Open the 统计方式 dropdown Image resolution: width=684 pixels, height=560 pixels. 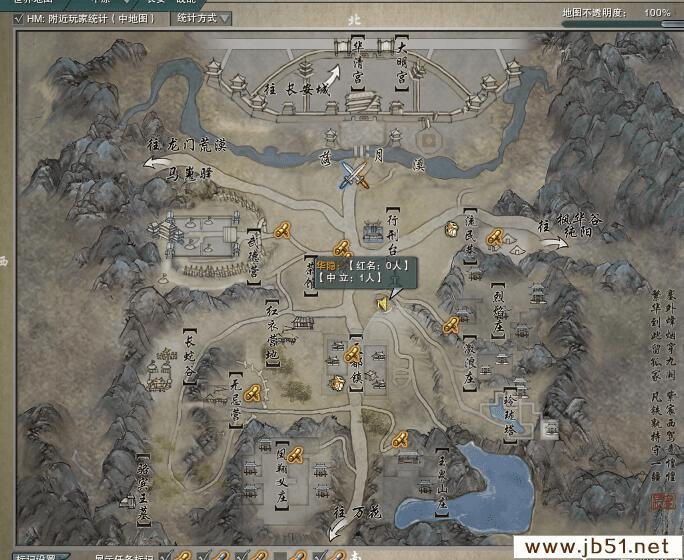pos(202,18)
